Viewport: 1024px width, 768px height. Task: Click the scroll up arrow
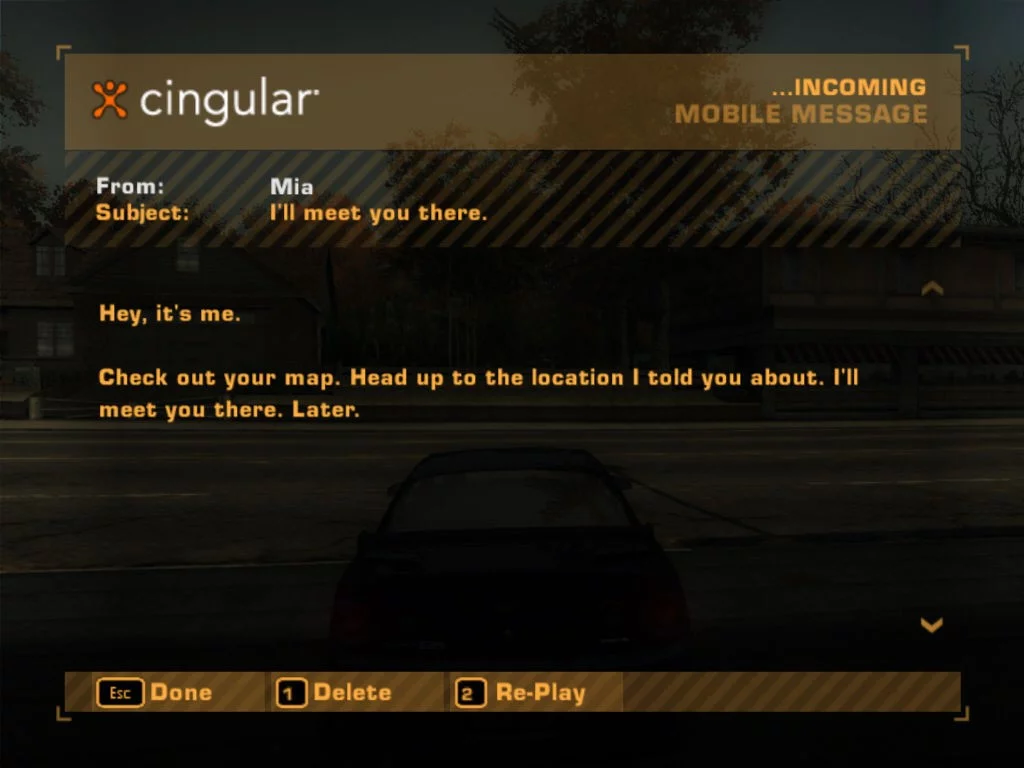932,289
